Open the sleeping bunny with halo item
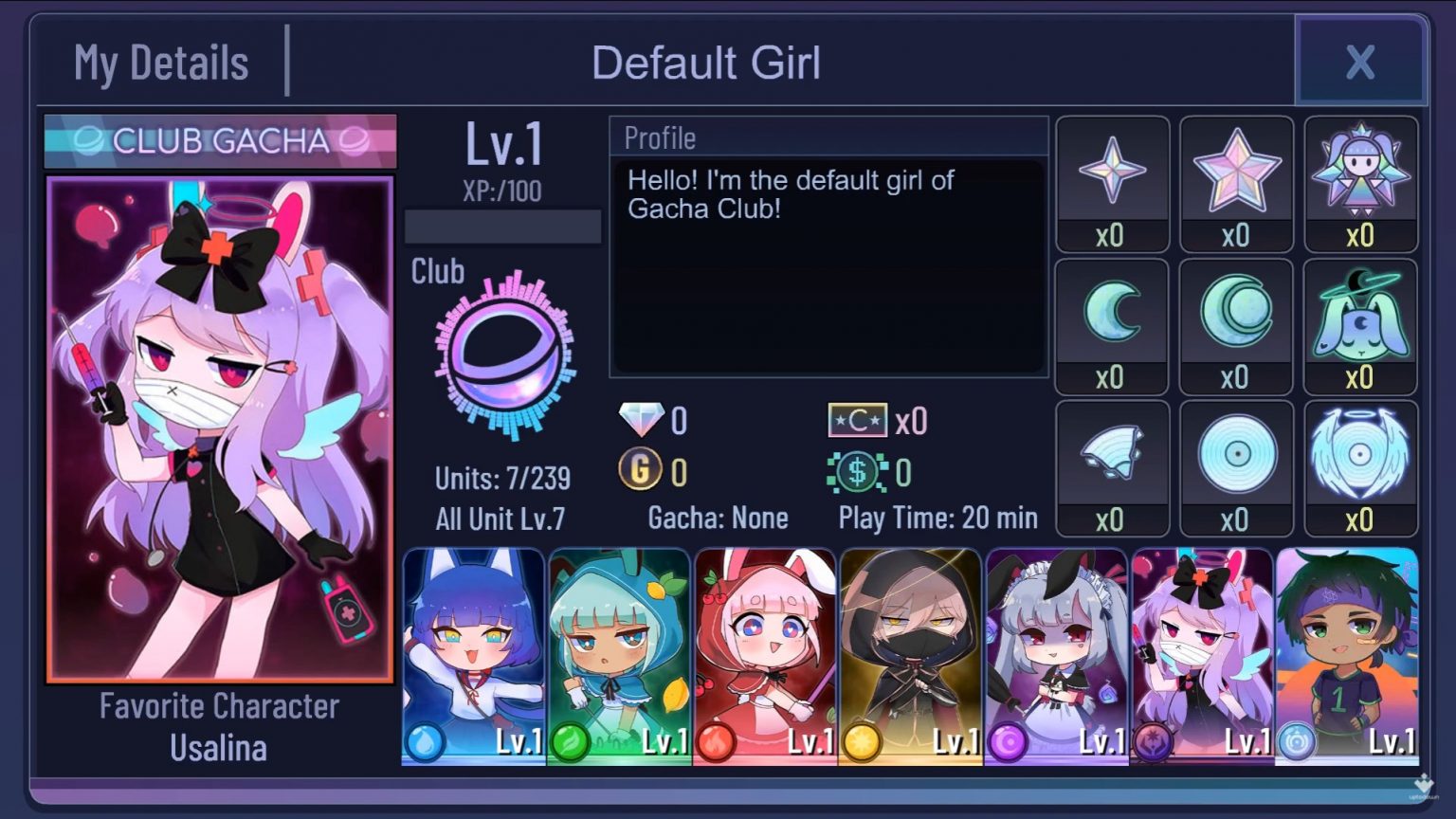Viewport: 1456px width, 819px height. [1361, 313]
